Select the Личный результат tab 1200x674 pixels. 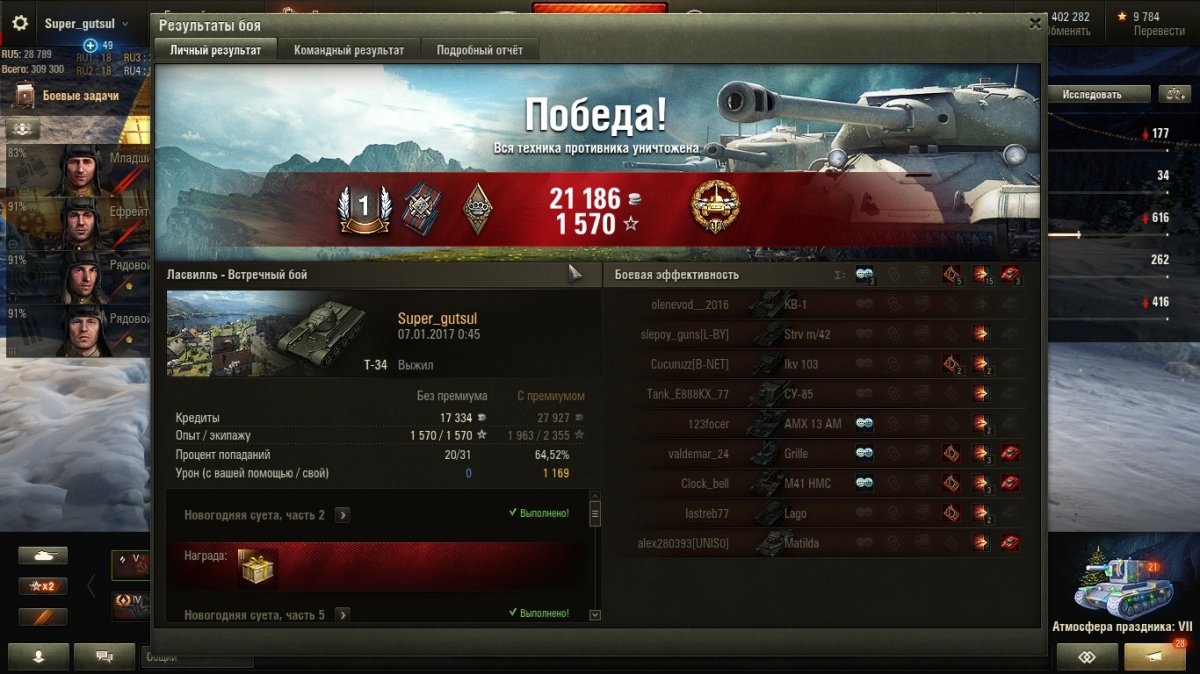coord(215,50)
